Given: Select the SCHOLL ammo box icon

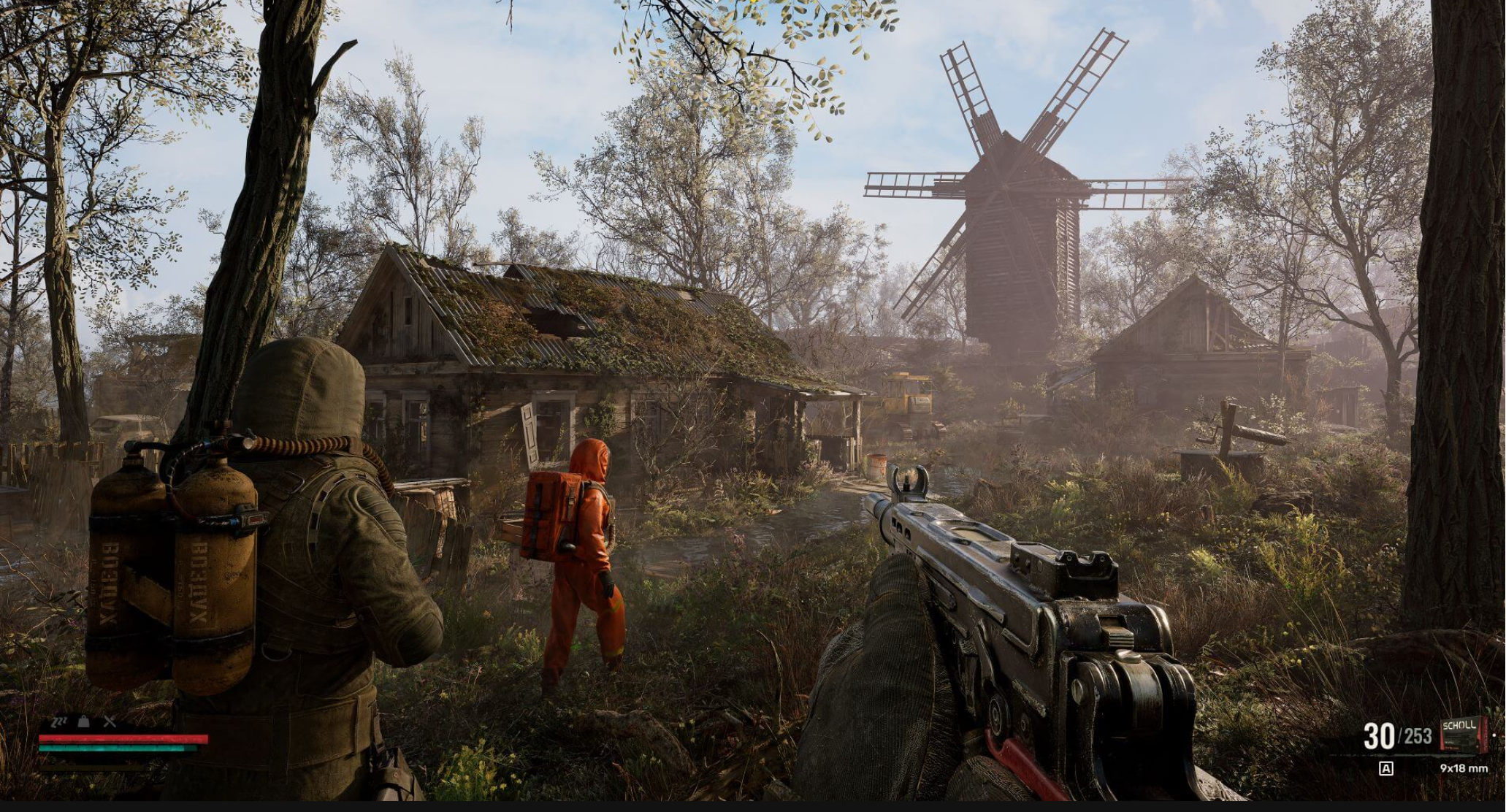Looking at the screenshot, I should (1461, 734).
